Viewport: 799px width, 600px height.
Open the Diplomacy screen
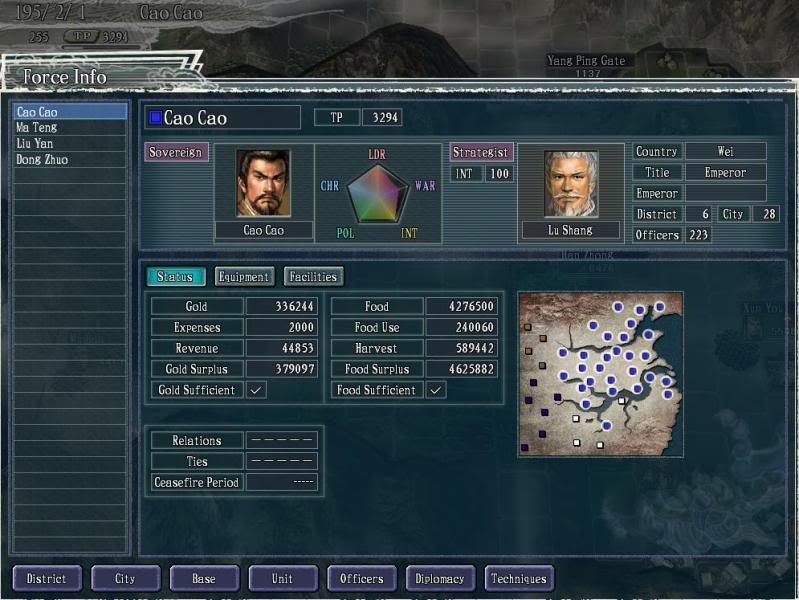[440, 579]
